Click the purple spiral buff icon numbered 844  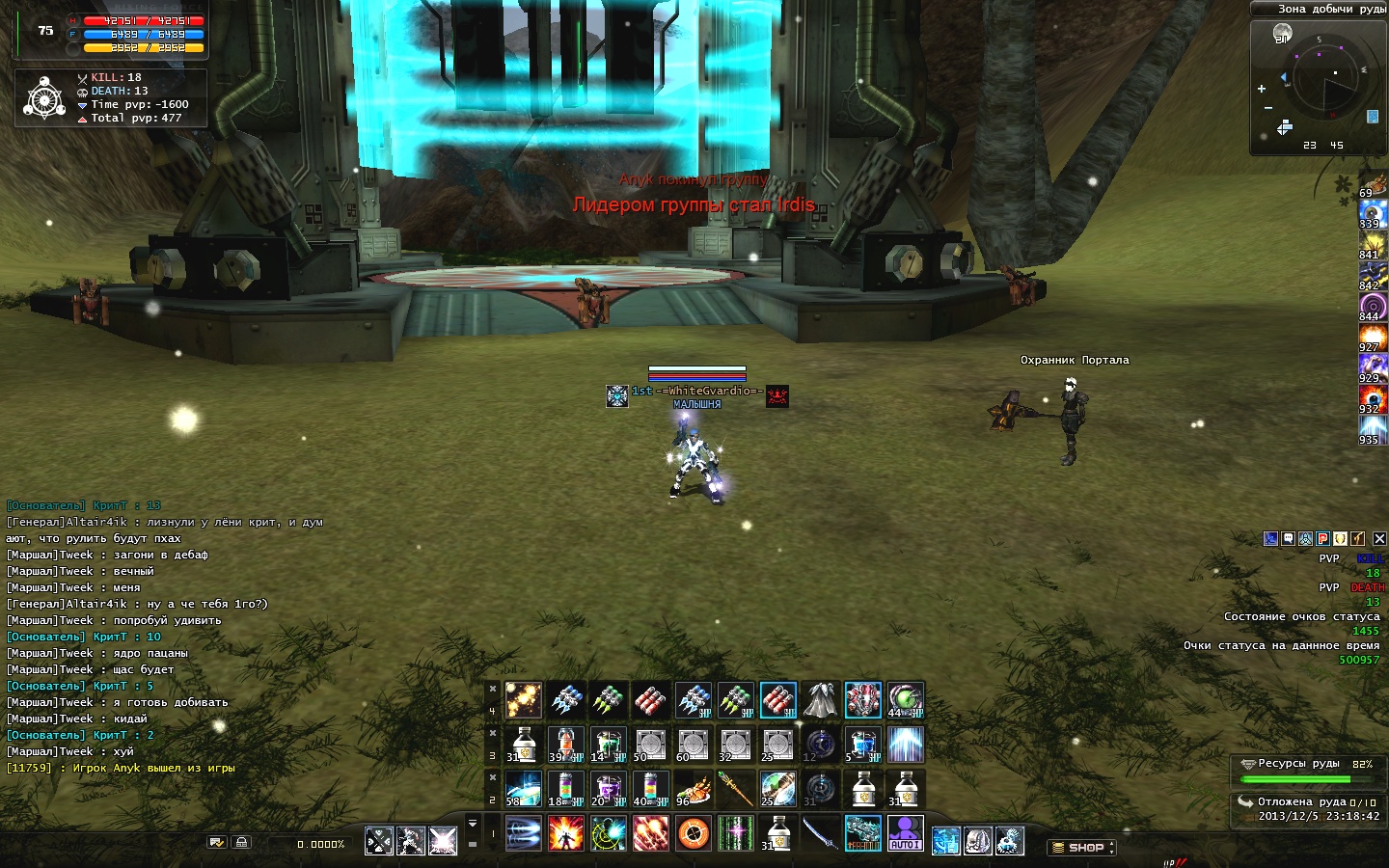click(1373, 306)
